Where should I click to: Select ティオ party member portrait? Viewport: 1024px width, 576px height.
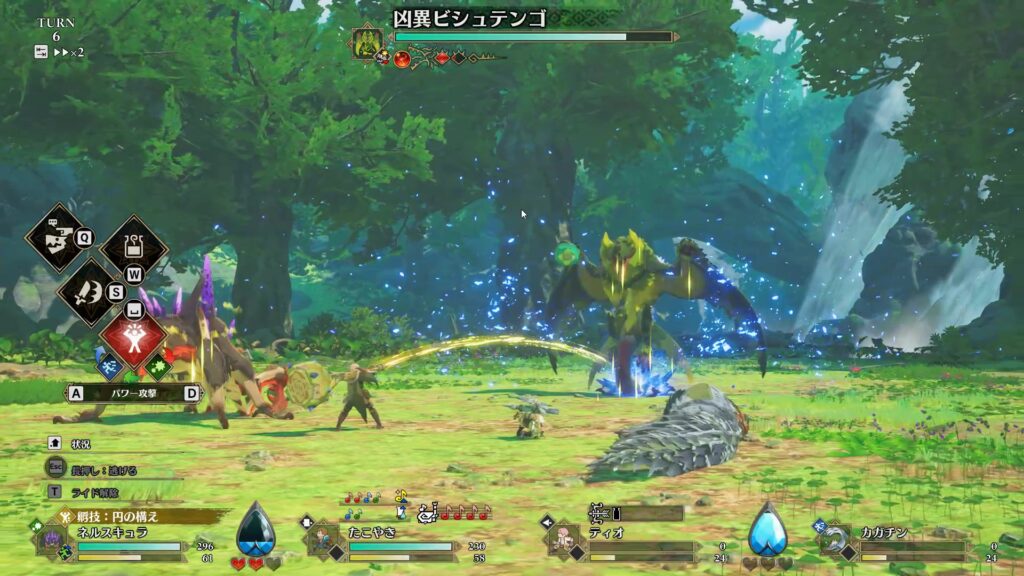coord(565,540)
